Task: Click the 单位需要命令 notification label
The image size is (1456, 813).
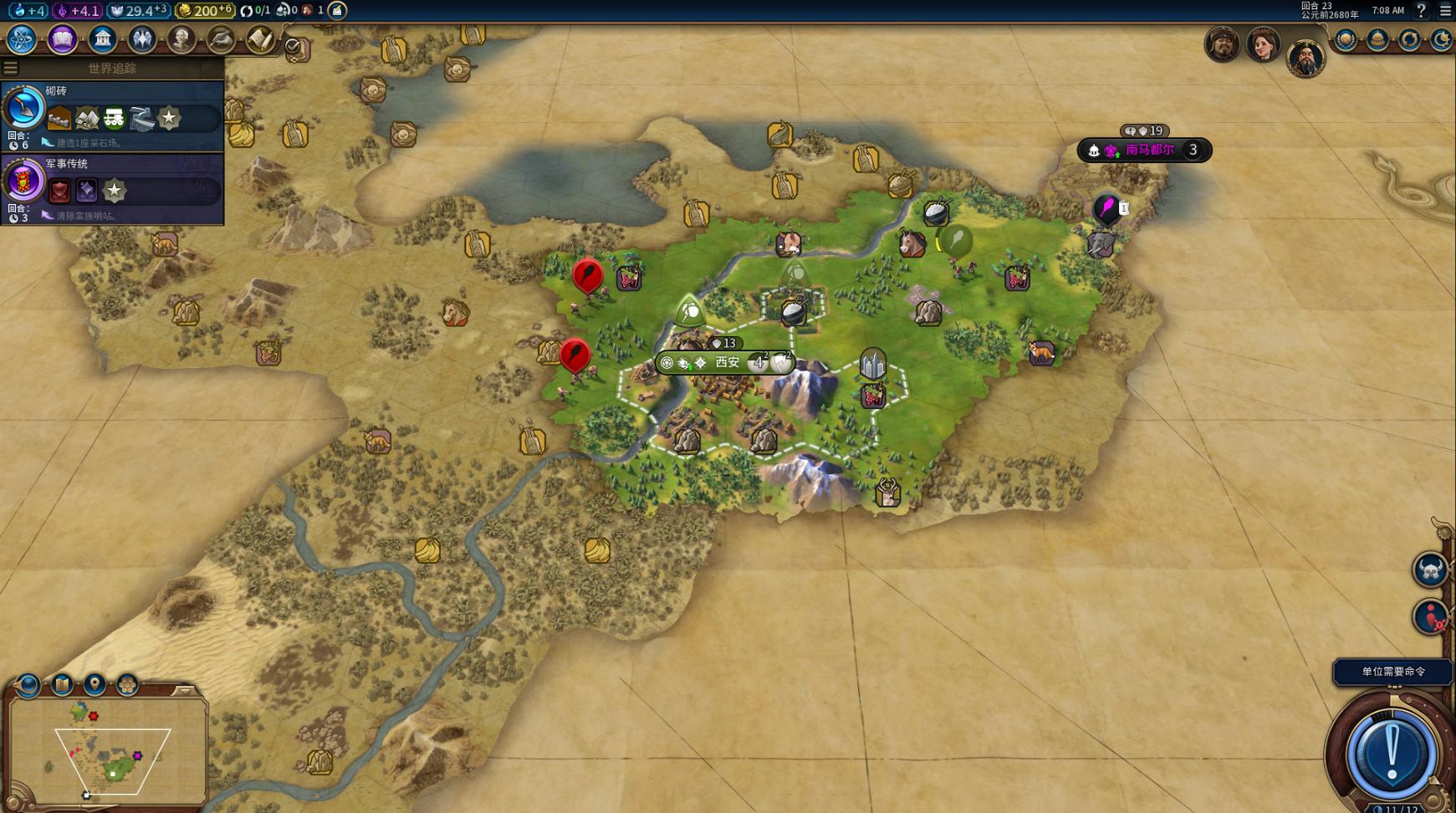Action: point(1392,672)
